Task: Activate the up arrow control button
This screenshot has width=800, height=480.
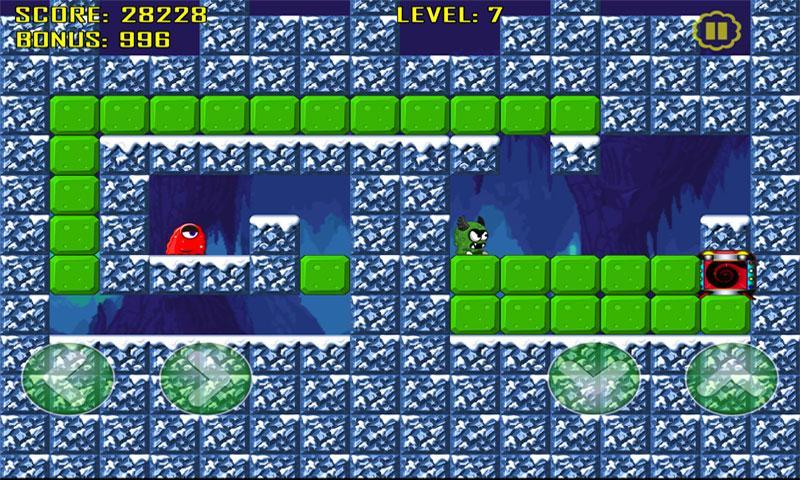Action: click(731, 379)
